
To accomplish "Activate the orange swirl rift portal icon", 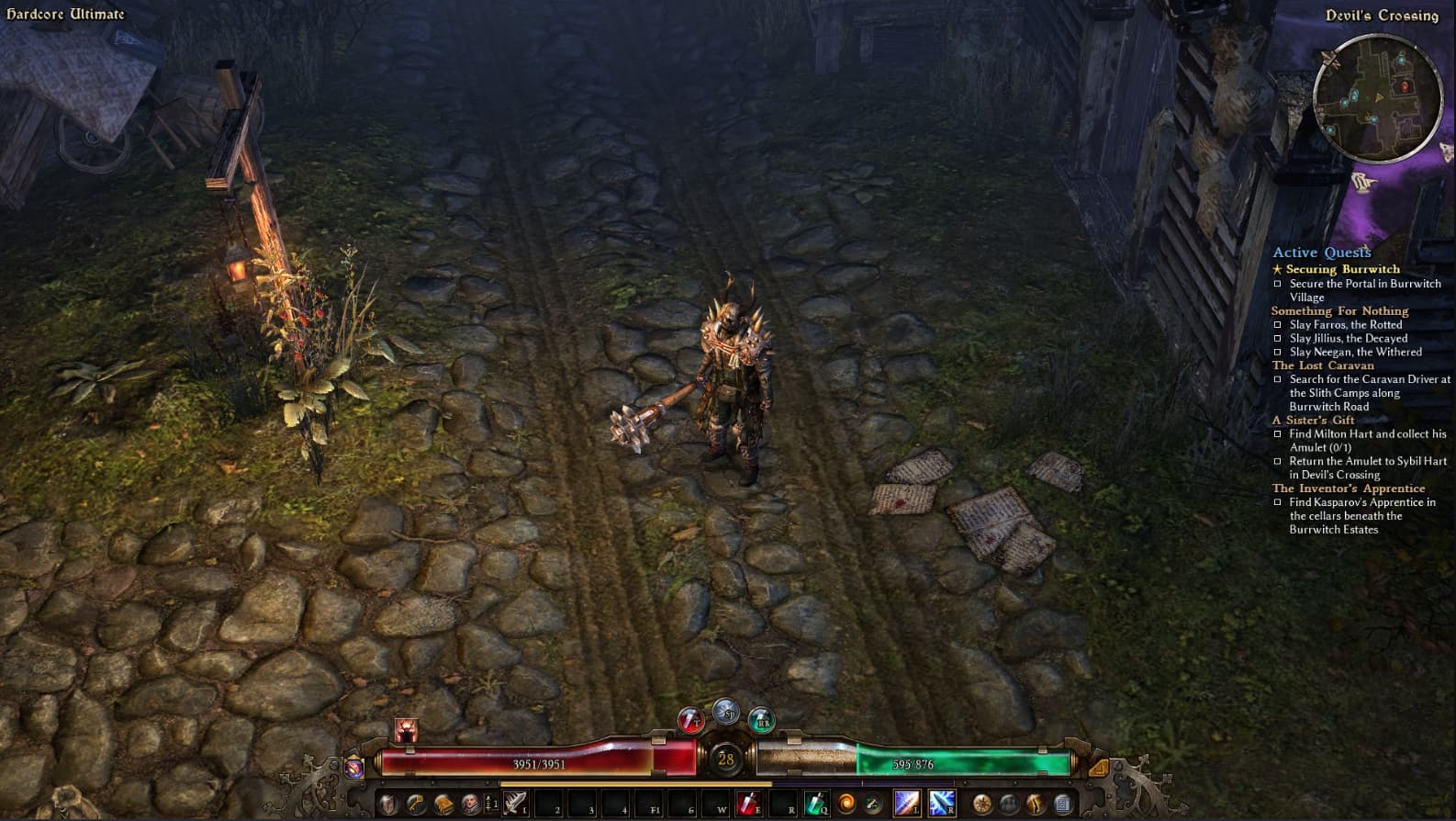I will tap(846, 804).
